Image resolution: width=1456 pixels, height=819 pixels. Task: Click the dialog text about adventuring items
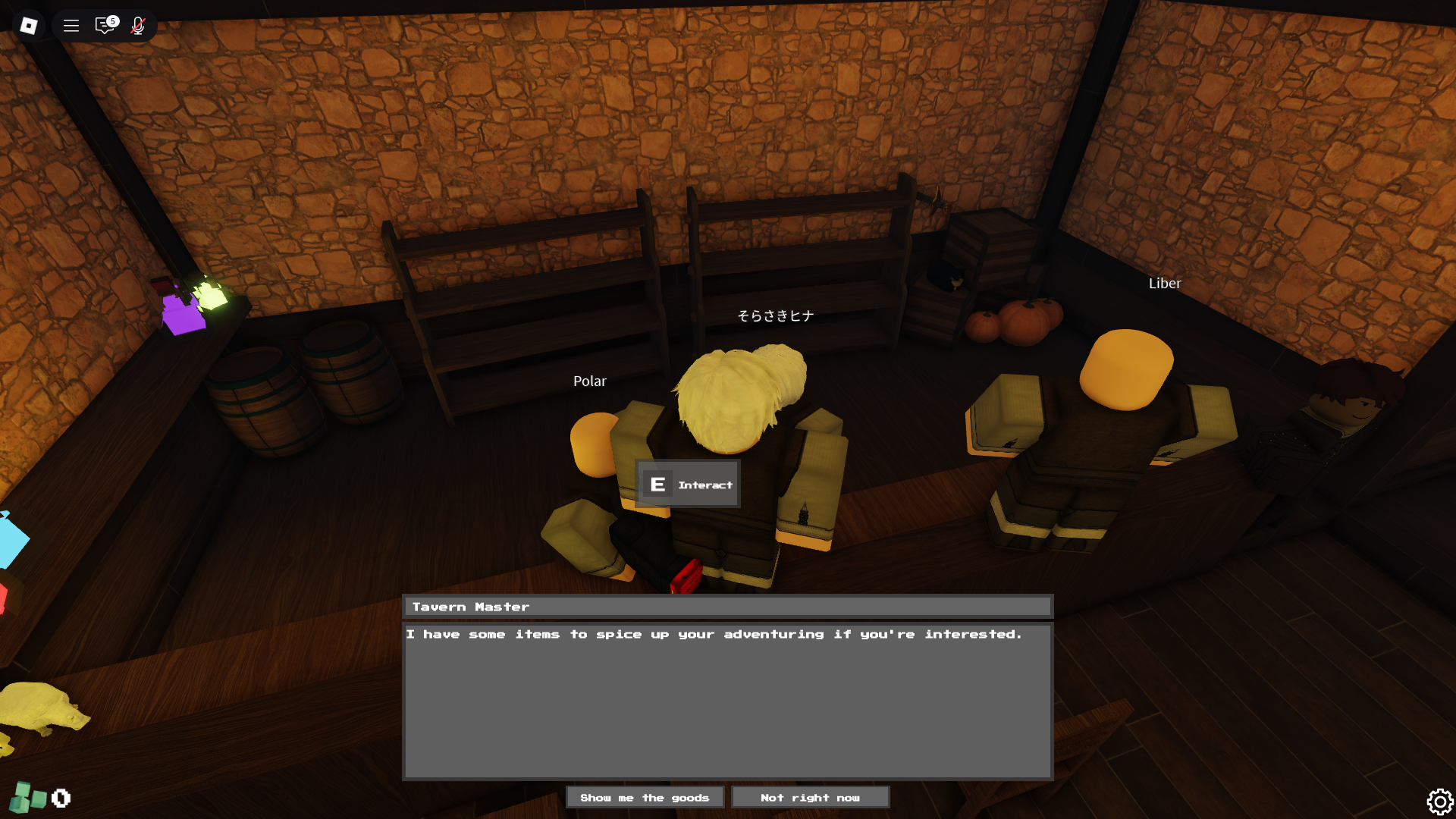point(715,635)
